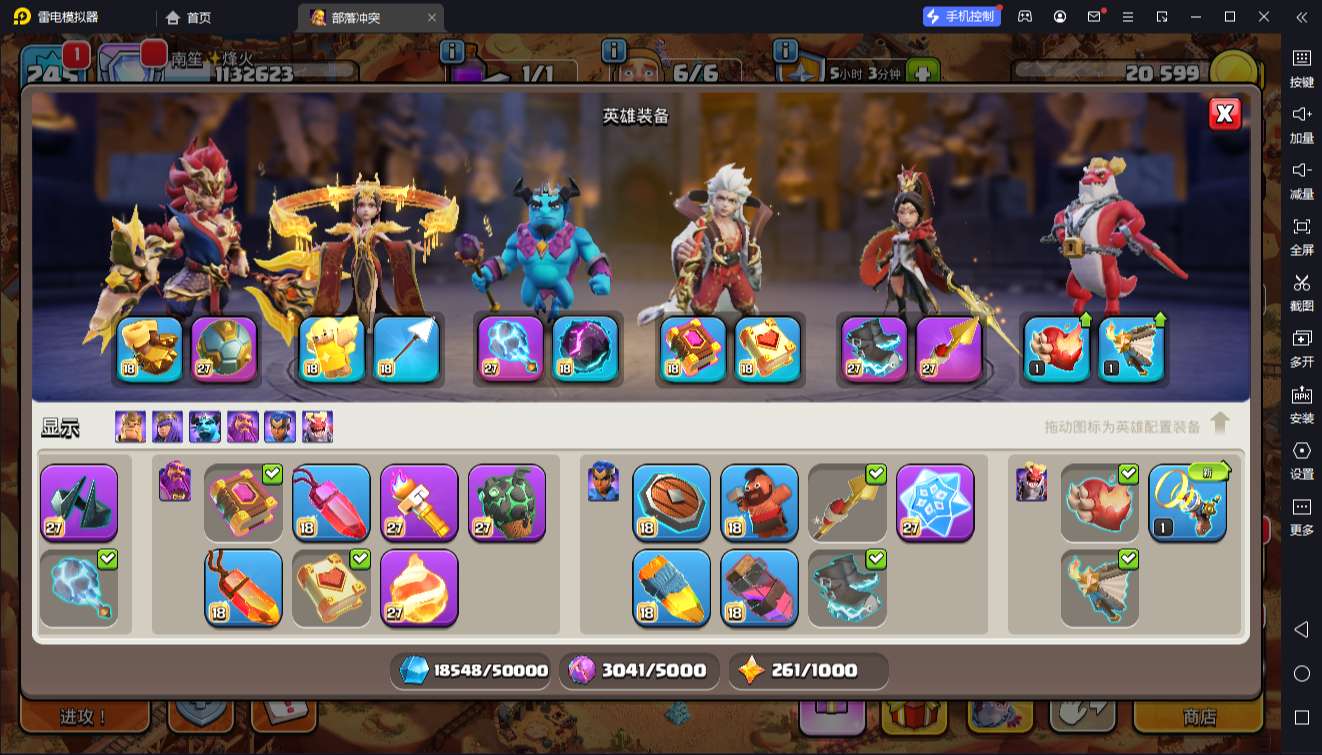Select the equipped red Healing Tome slot
The height and width of the screenshot is (755, 1322).
point(768,349)
